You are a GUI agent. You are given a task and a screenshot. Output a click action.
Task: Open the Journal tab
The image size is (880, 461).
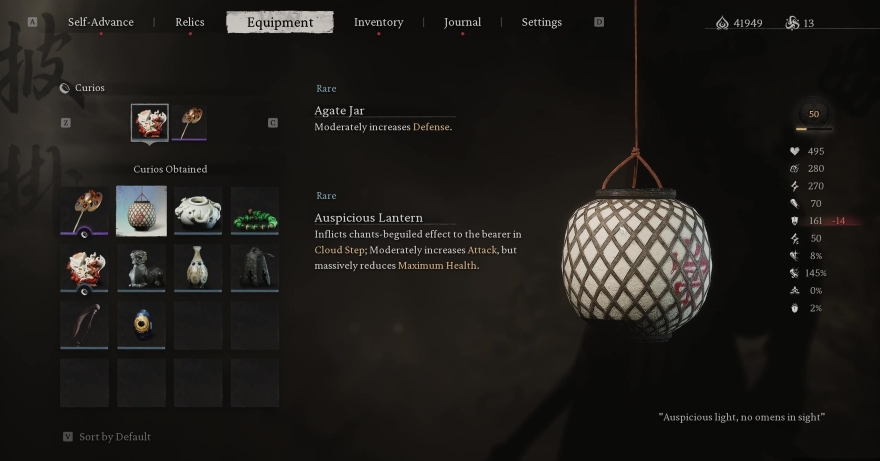[x=462, y=22]
